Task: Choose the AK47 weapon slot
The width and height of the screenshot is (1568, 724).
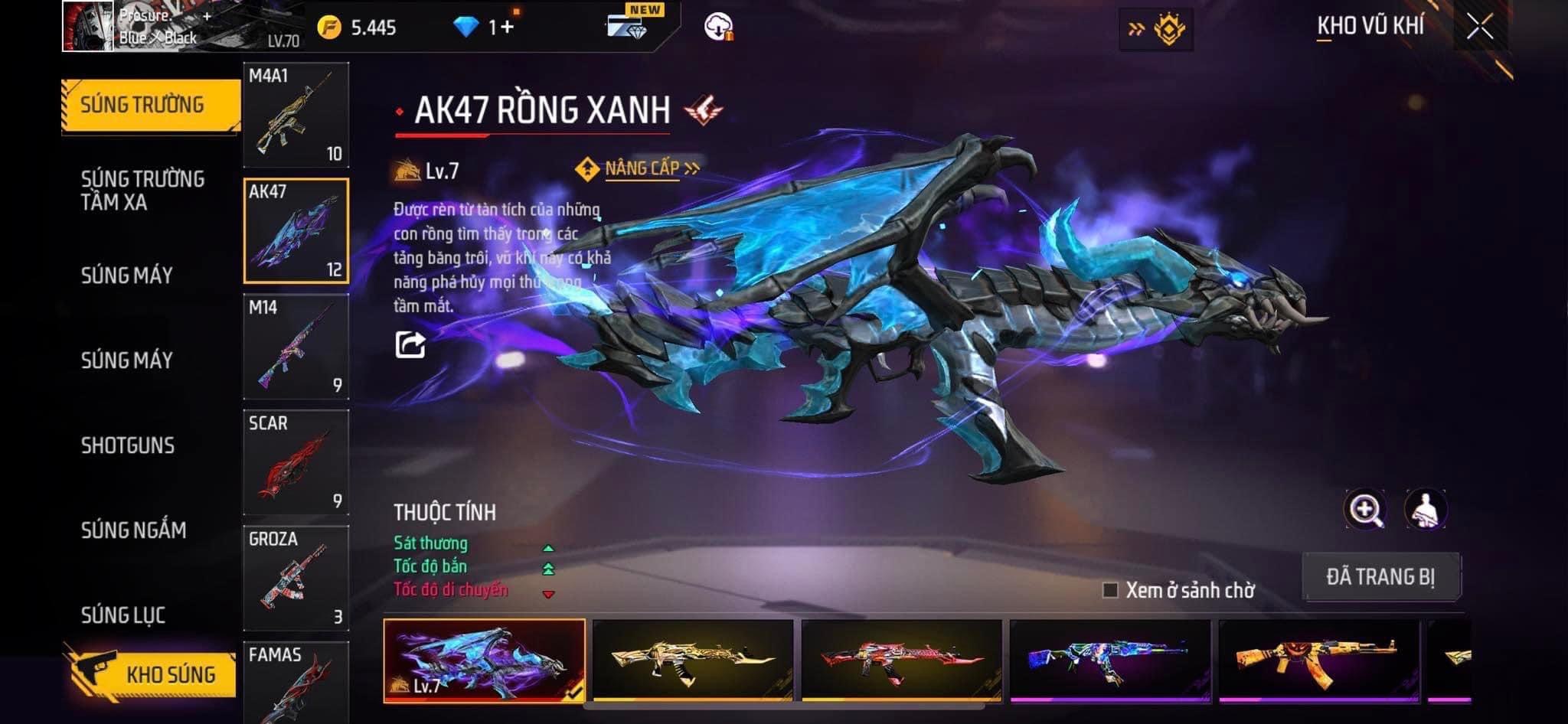Action: click(x=296, y=230)
